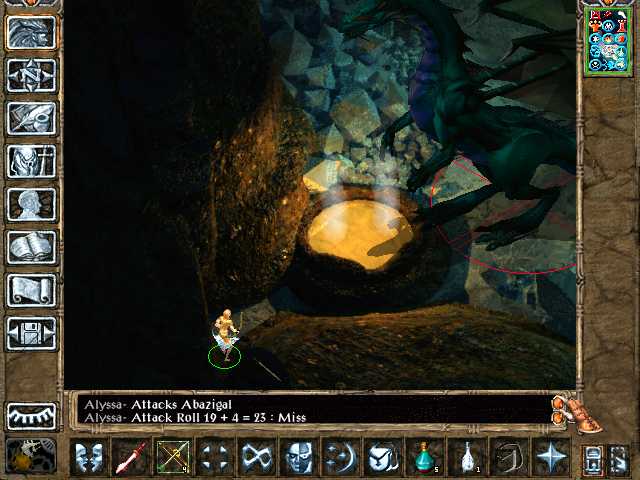The height and width of the screenshot is (480, 640).
Task: Open the special abilities star button
Action: point(550,458)
